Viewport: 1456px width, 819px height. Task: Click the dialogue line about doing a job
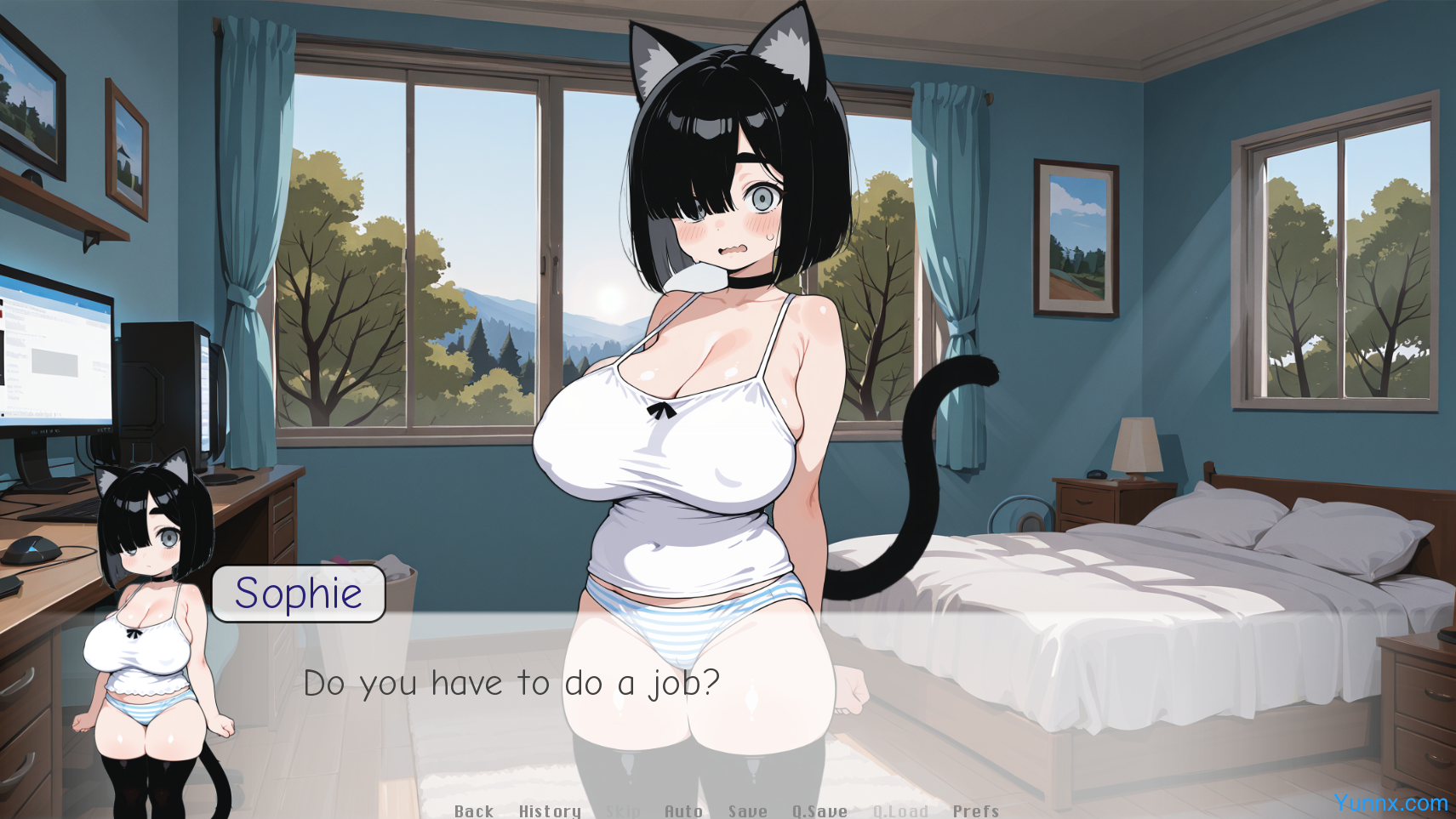click(x=511, y=682)
